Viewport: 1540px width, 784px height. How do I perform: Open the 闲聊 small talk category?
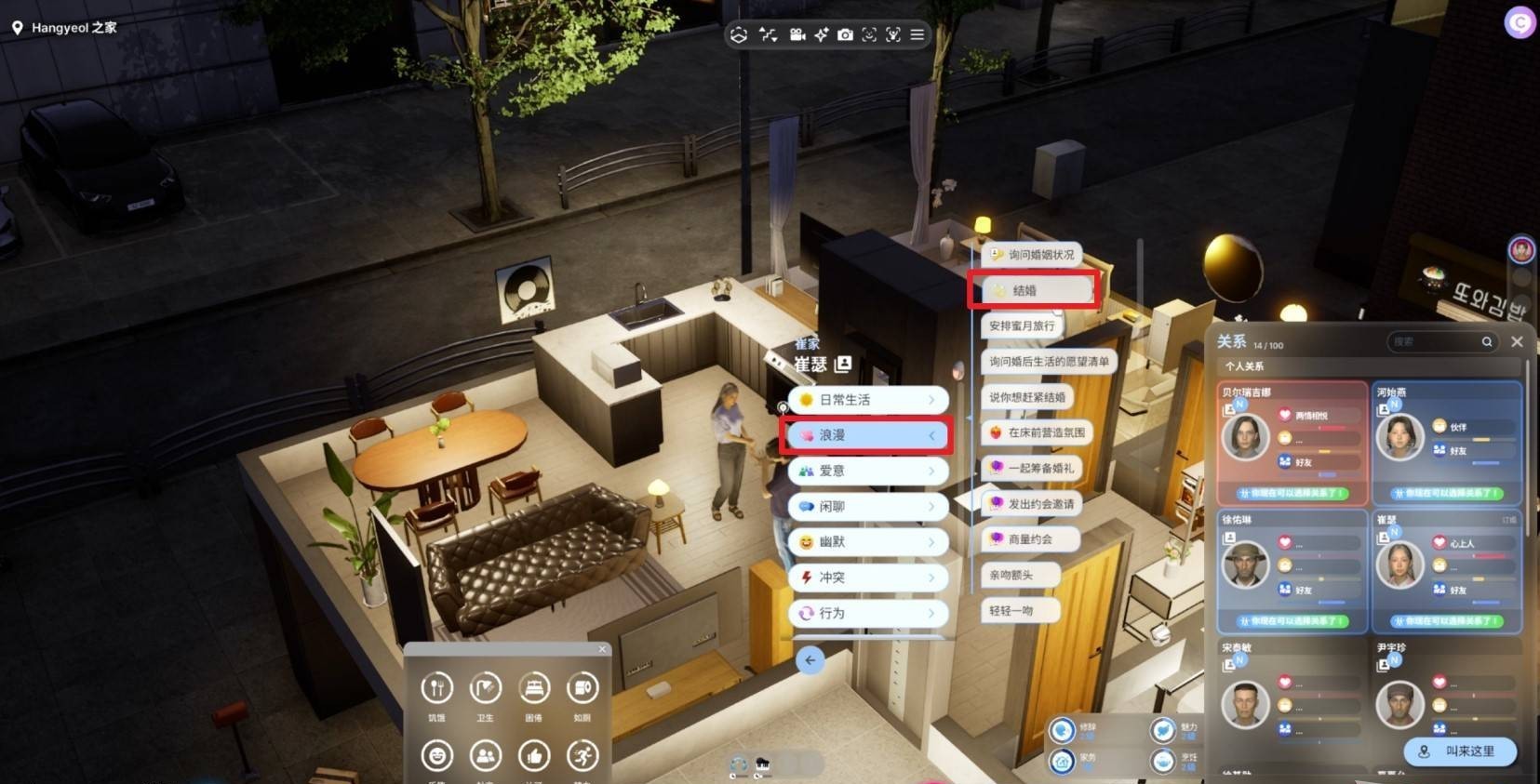[866, 507]
